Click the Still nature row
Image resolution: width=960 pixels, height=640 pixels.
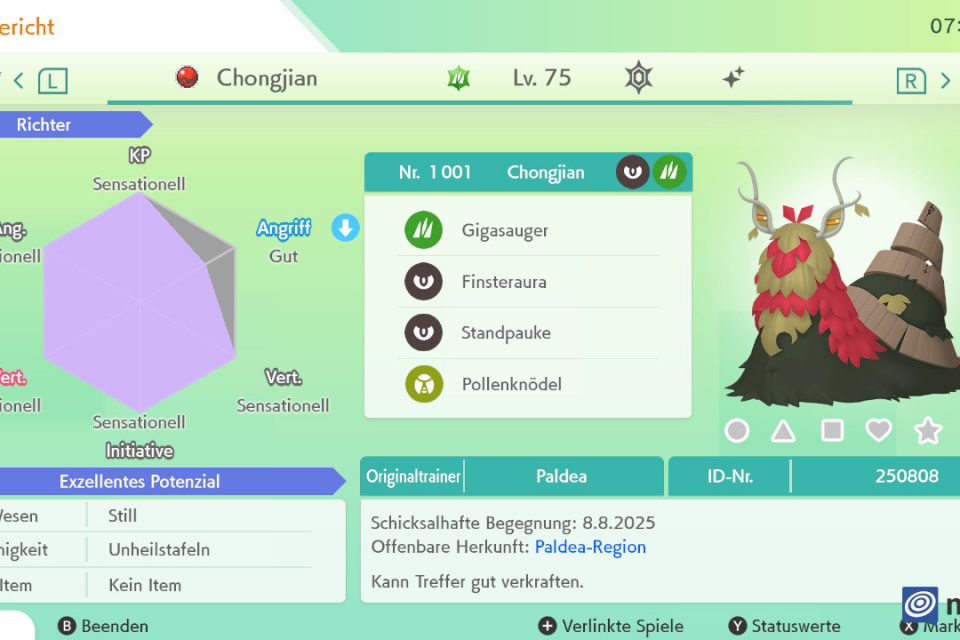(x=122, y=516)
